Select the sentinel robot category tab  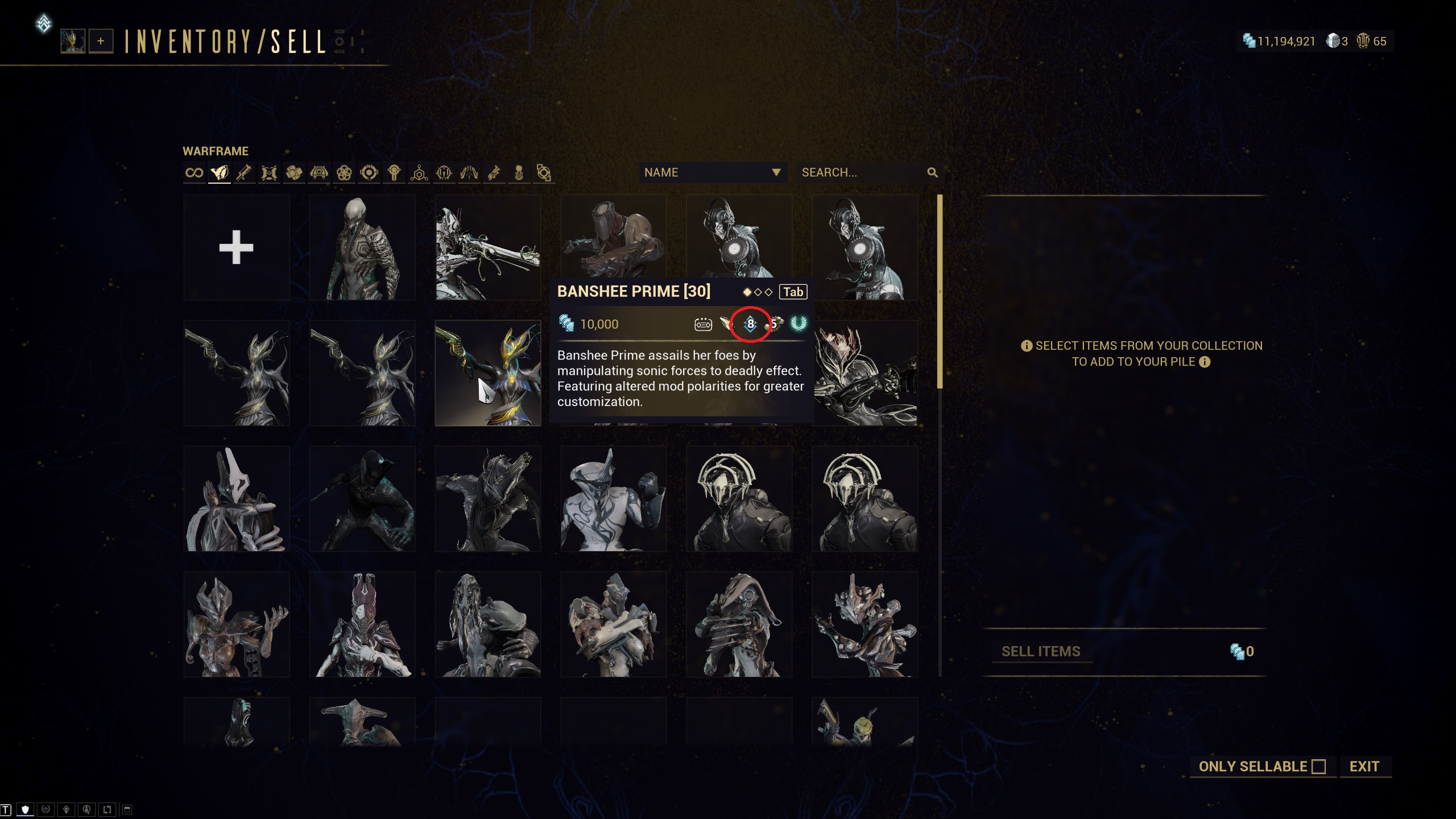(319, 172)
